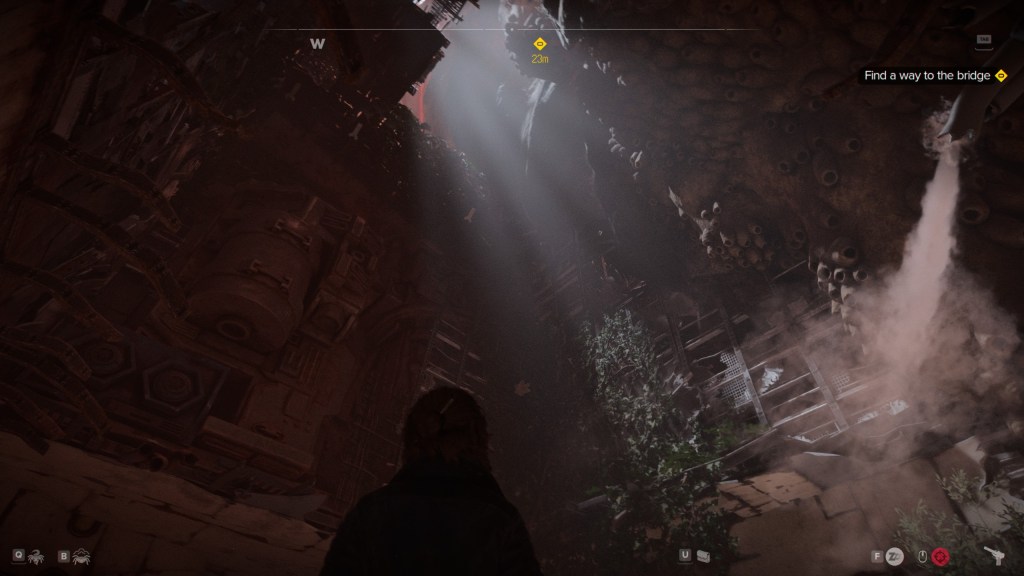The height and width of the screenshot is (576, 1024).
Task: Click the sleep "Zz" action icon
Action: tap(895, 556)
